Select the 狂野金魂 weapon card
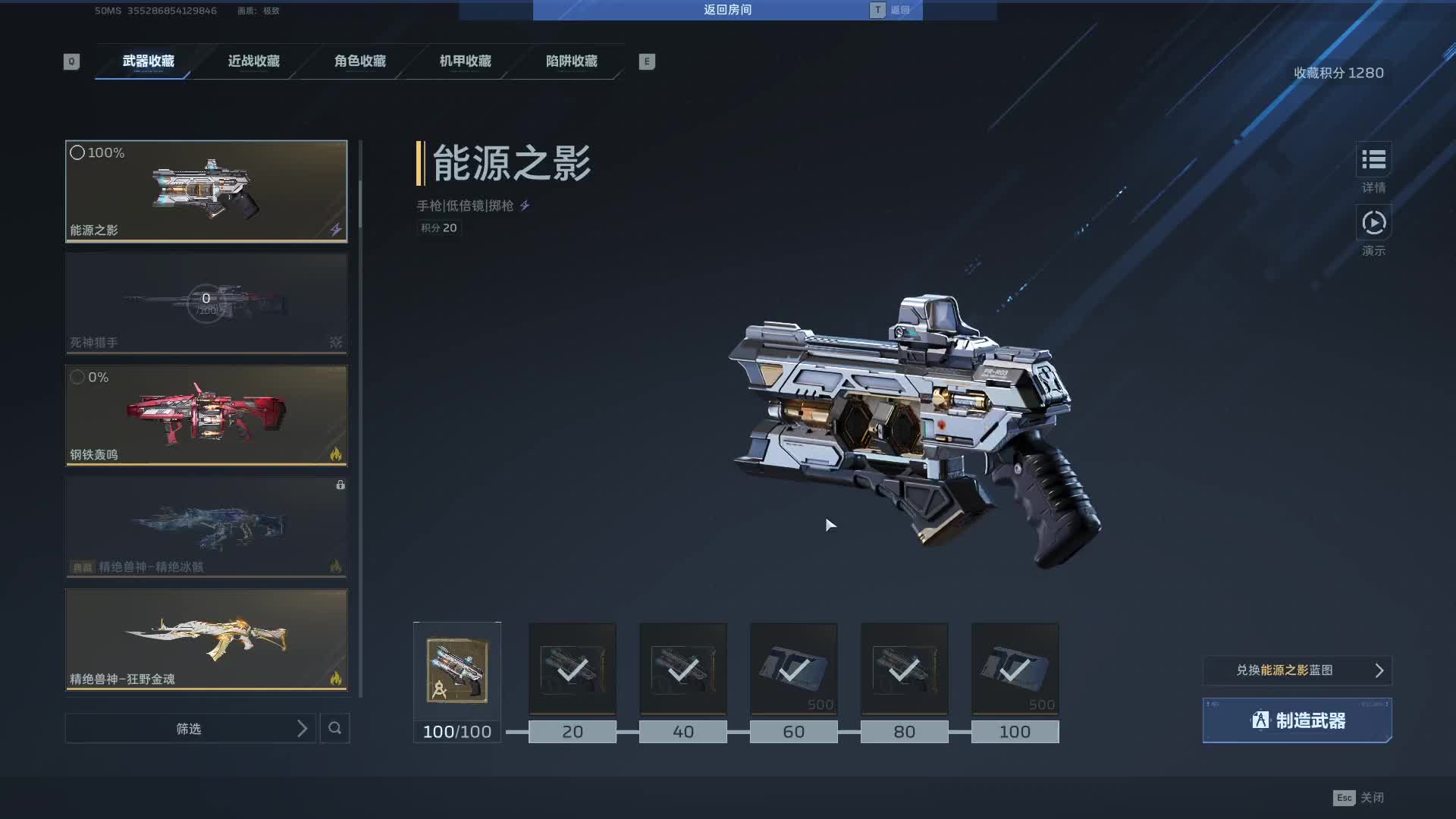 click(x=206, y=640)
